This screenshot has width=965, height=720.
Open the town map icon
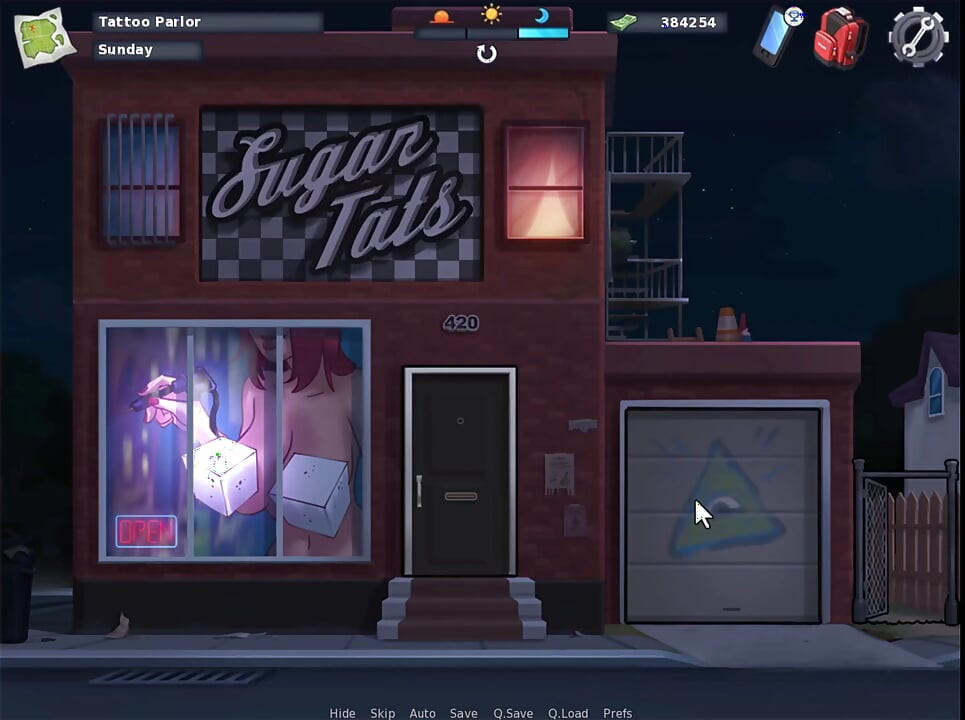[x=45, y=35]
